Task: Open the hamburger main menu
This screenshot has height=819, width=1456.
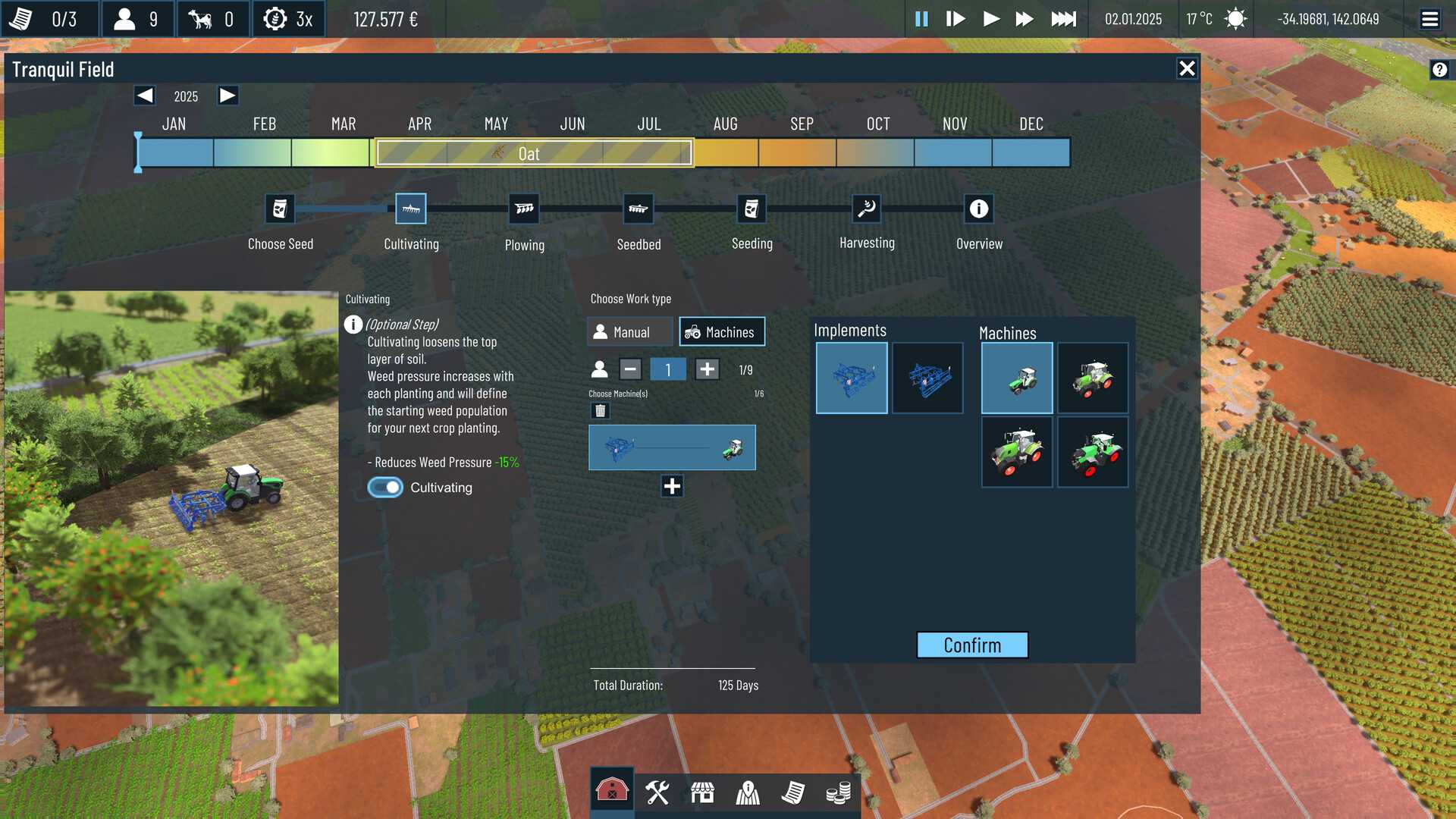Action: click(1429, 19)
